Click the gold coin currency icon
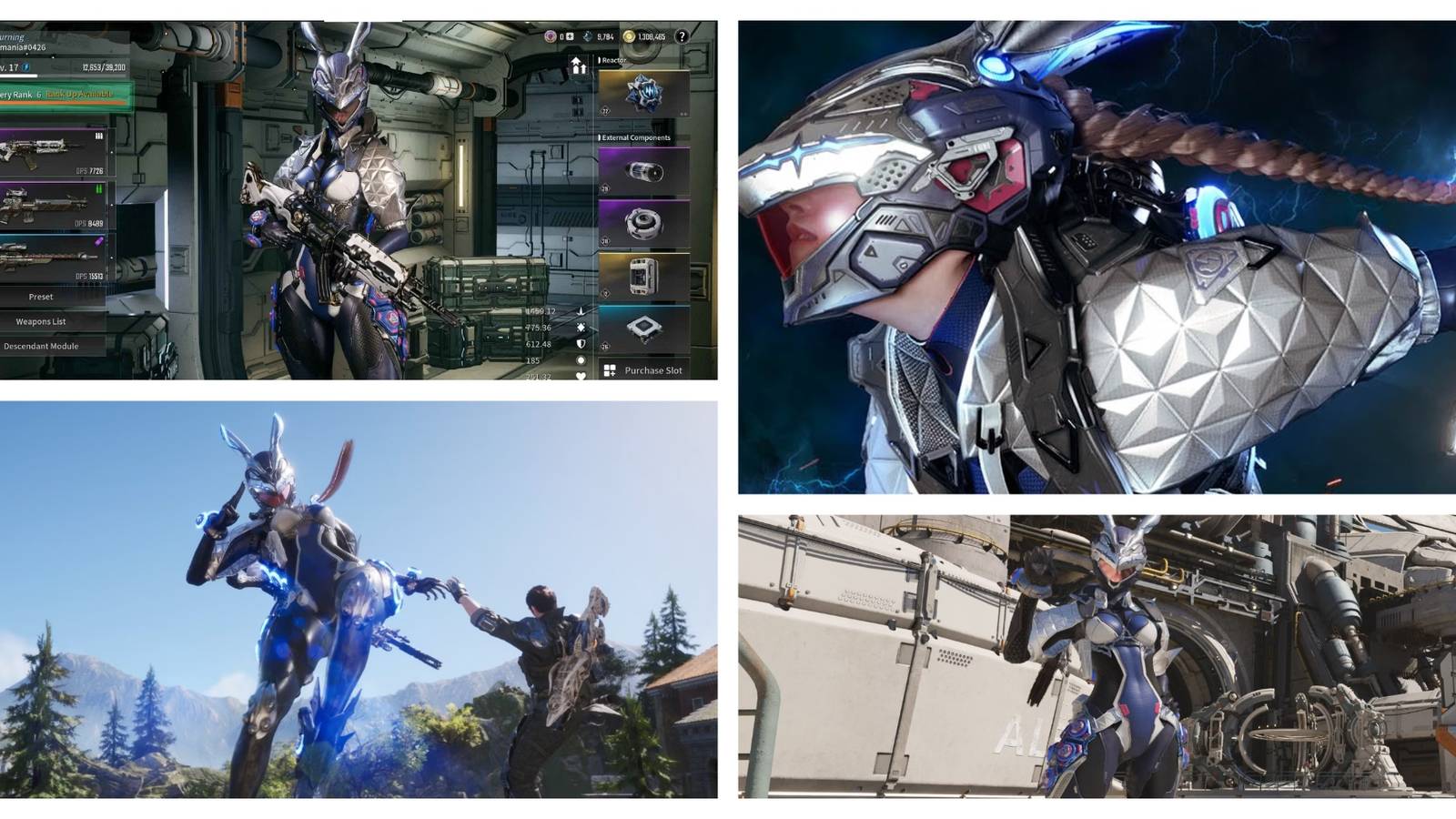Viewport: 1456px width, 819px height. [x=628, y=36]
